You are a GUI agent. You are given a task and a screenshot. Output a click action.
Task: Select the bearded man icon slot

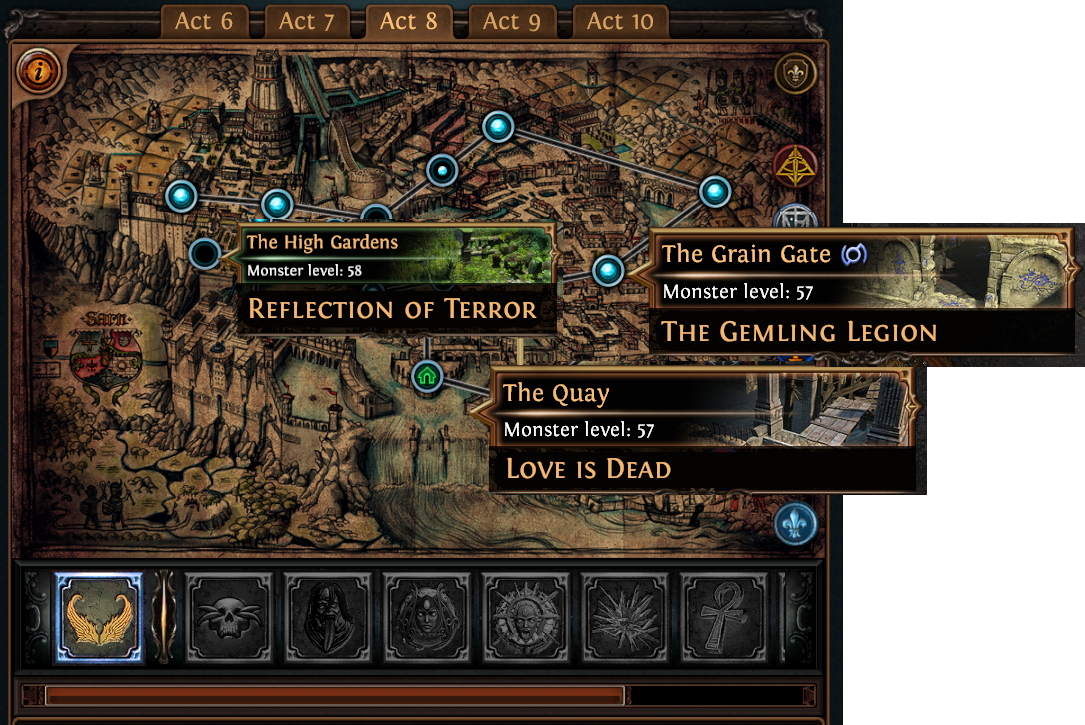click(x=328, y=618)
